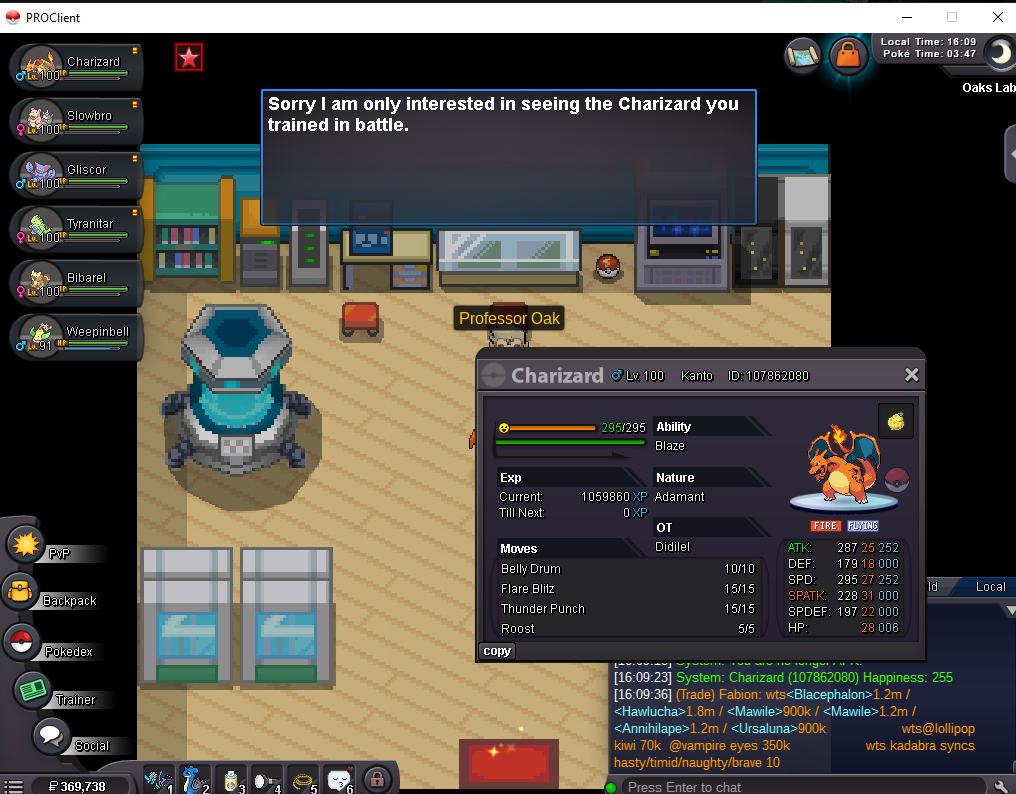Choose Tyranitar in the team list

(x=76, y=230)
